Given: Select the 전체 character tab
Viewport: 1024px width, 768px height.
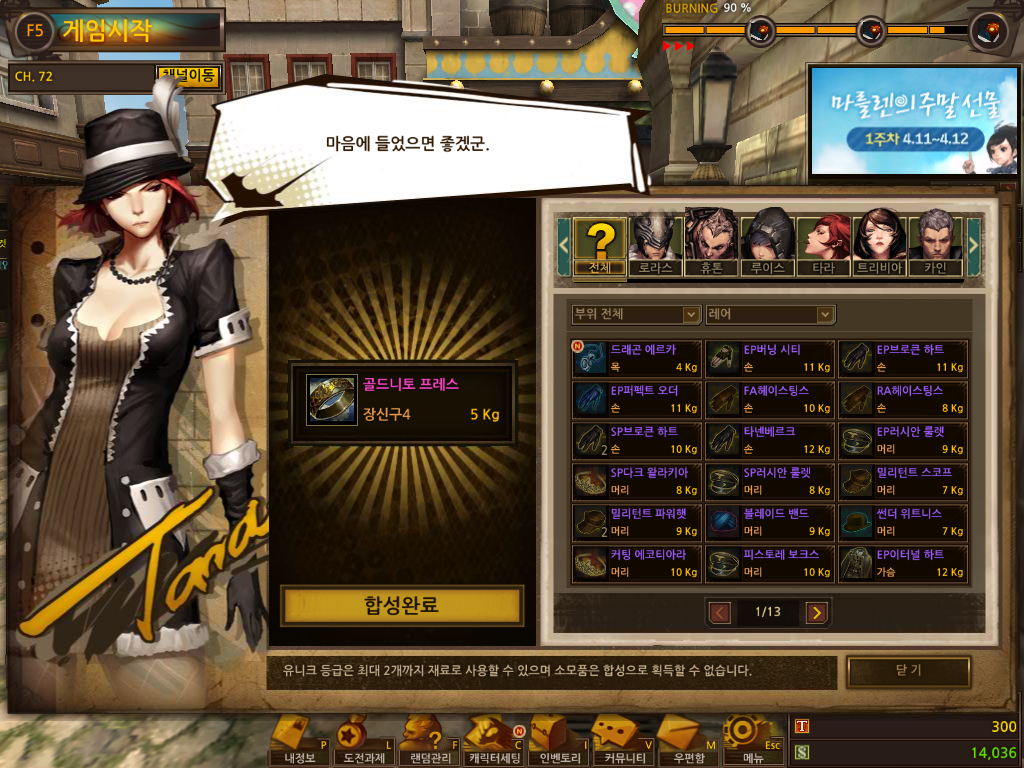Looking at the screenshot, I should pos(600,246).
